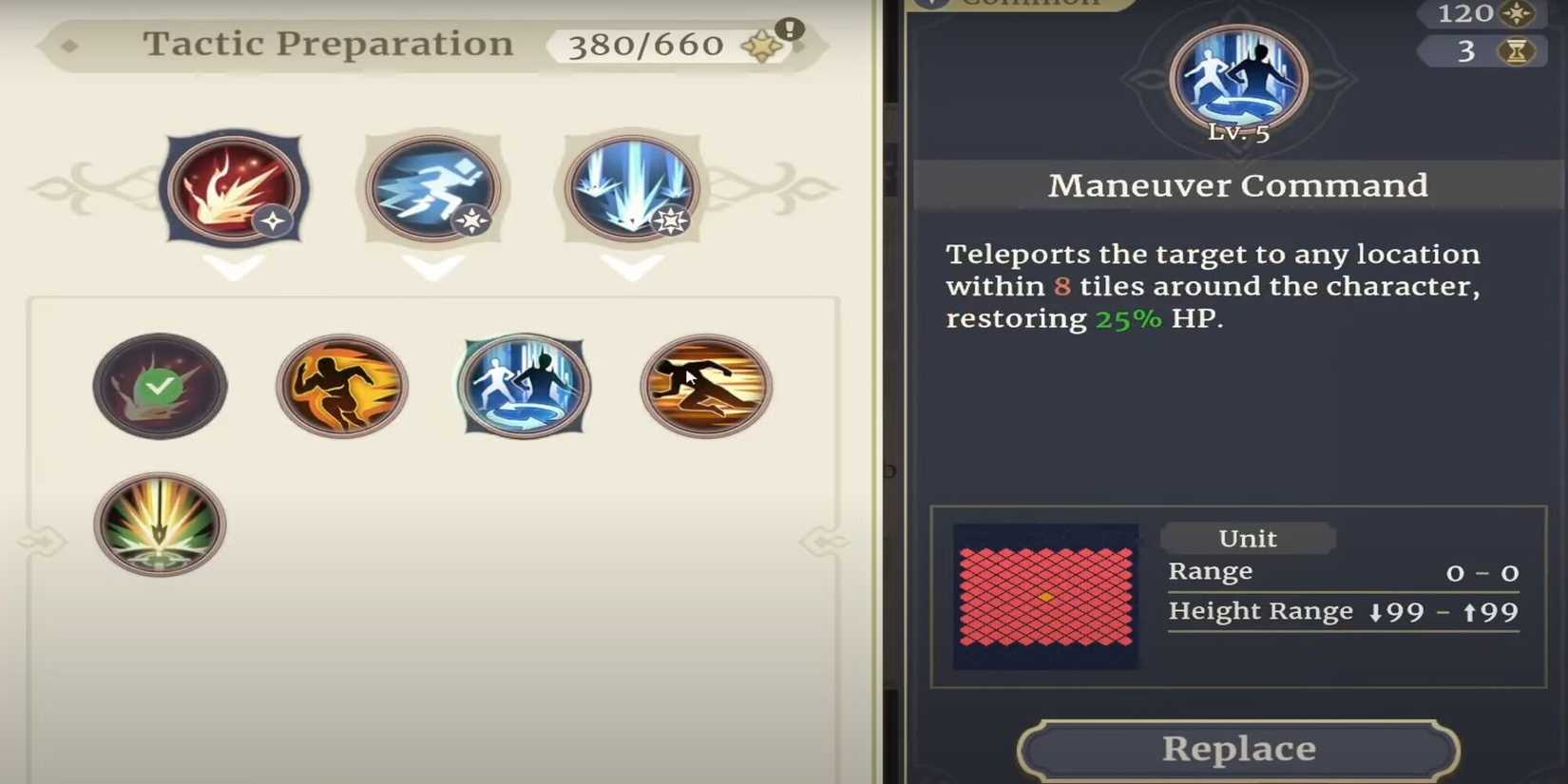The image size is (1568, 784).
Task: Select the orange running figure skill
Action: (x=342, y=387)
